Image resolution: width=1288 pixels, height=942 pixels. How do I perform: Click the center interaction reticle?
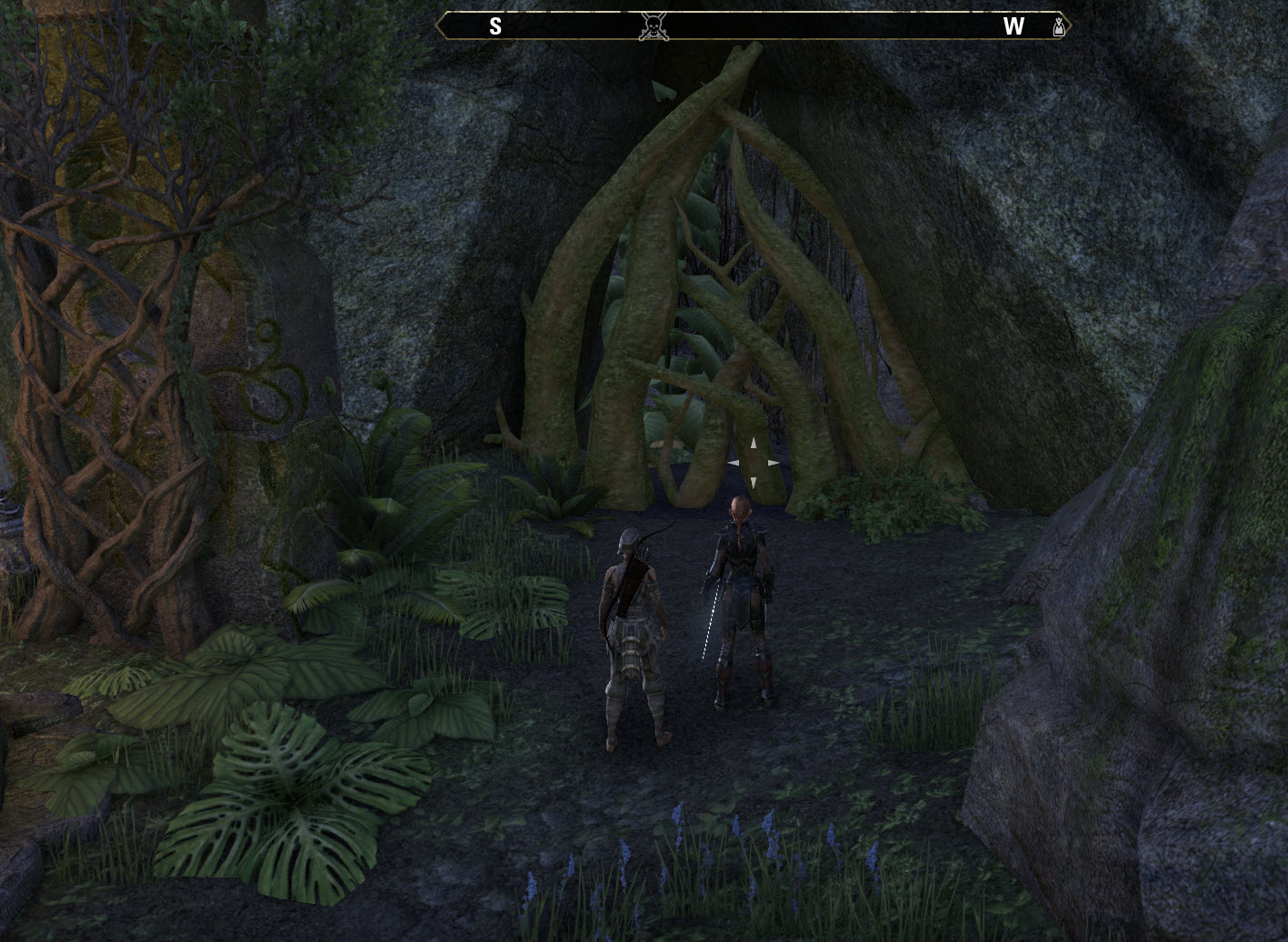click(x=752, y=462)
